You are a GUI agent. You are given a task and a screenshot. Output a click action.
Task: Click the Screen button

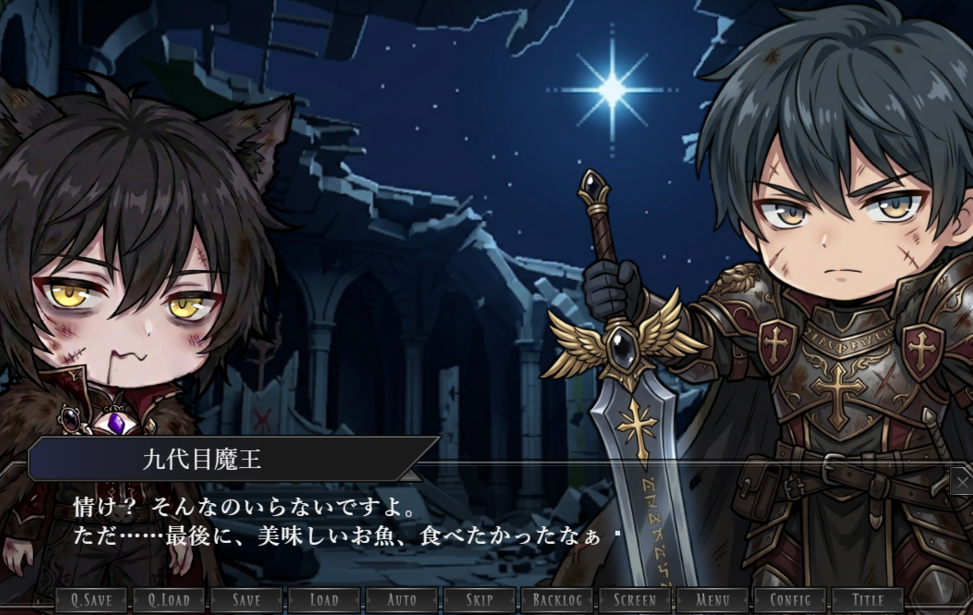pos(635,601)
